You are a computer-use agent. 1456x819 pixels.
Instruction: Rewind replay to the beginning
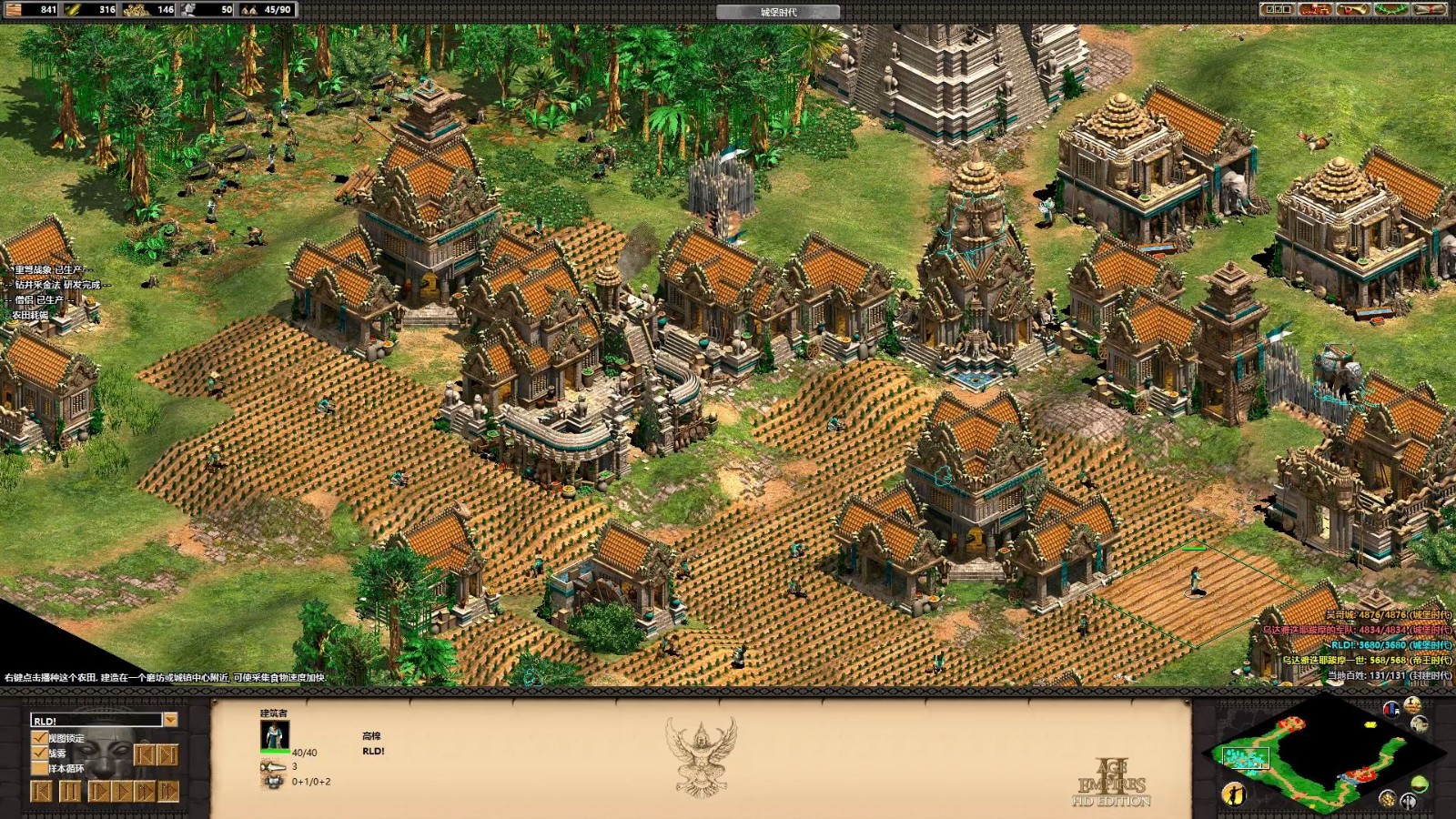point(41,792)
